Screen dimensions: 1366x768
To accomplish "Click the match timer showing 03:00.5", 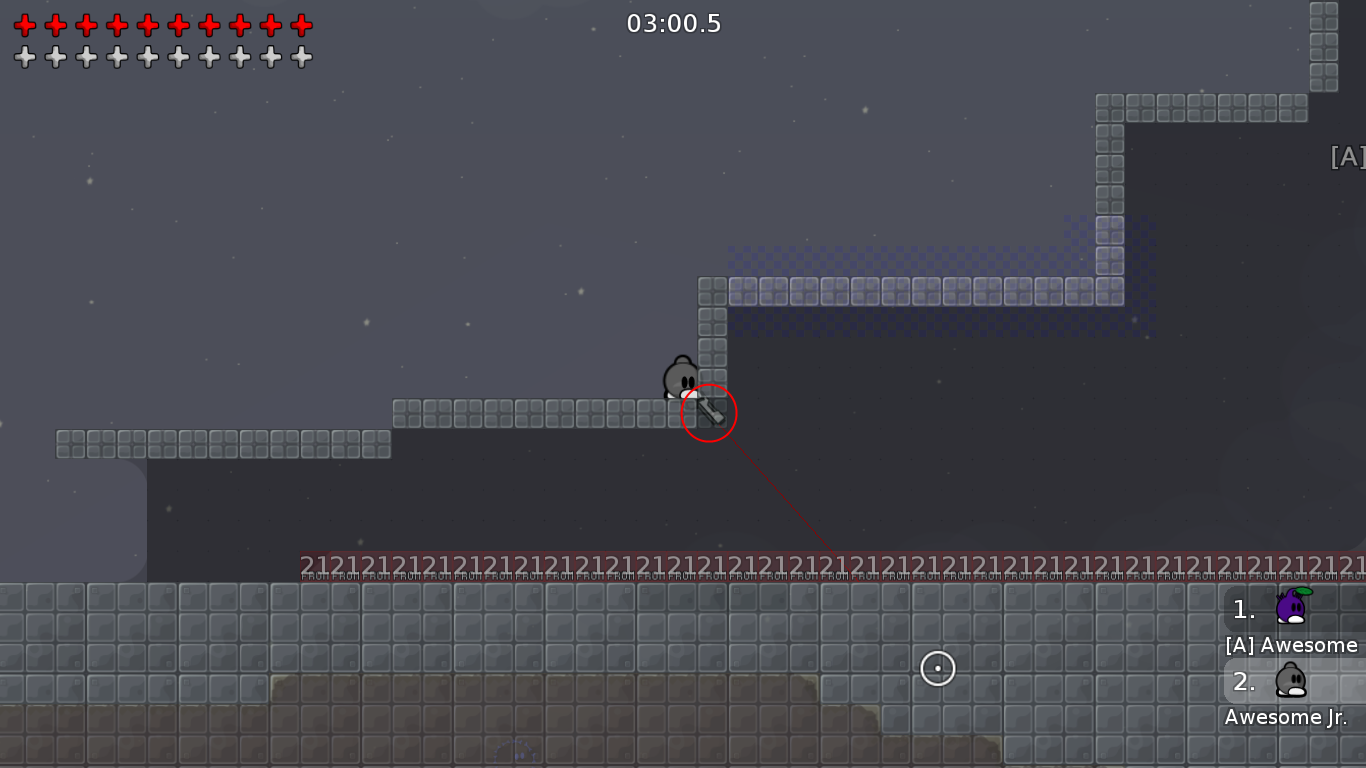I will coord(675,23).
